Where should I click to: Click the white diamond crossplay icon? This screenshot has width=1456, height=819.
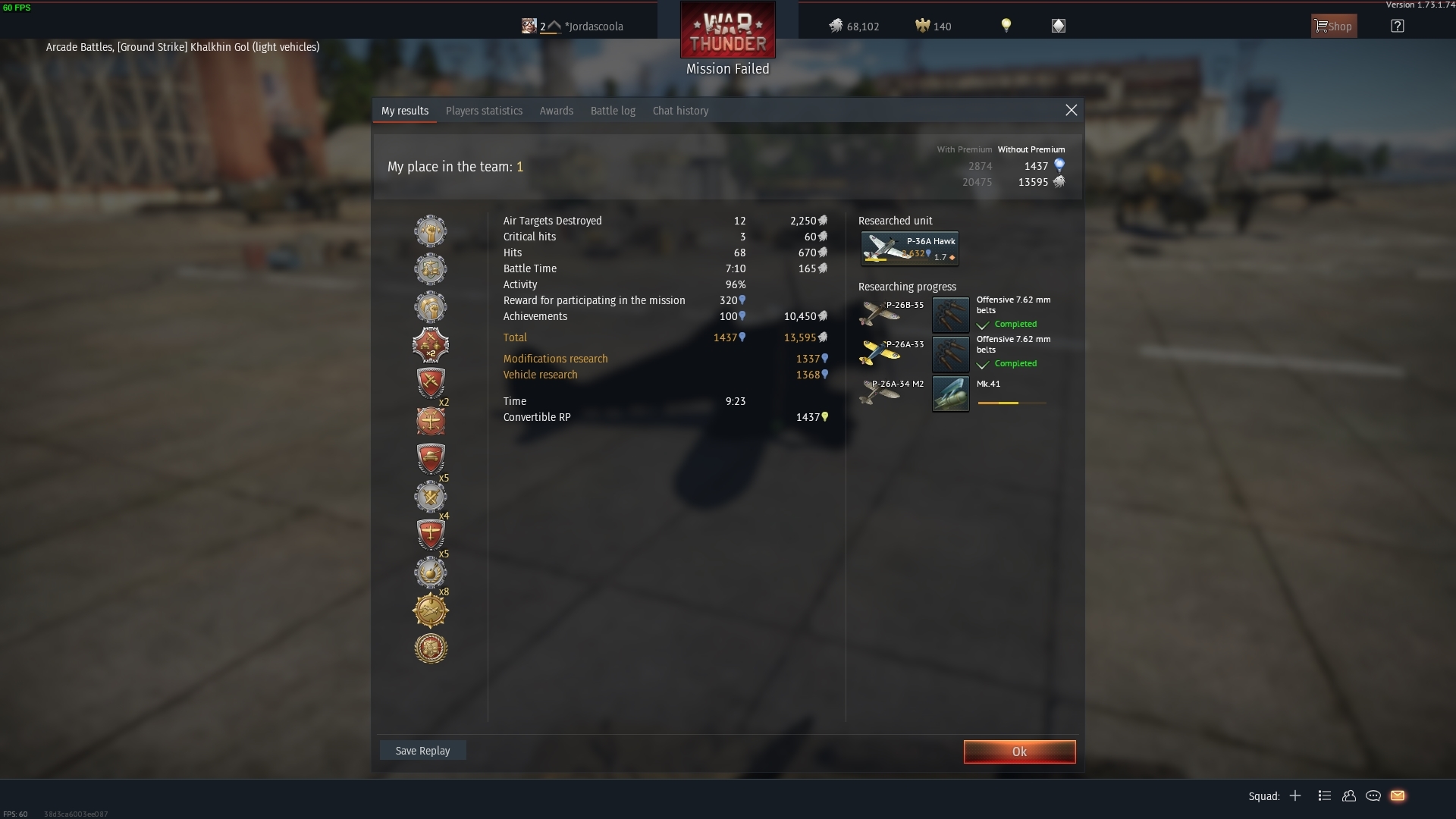1058,25
